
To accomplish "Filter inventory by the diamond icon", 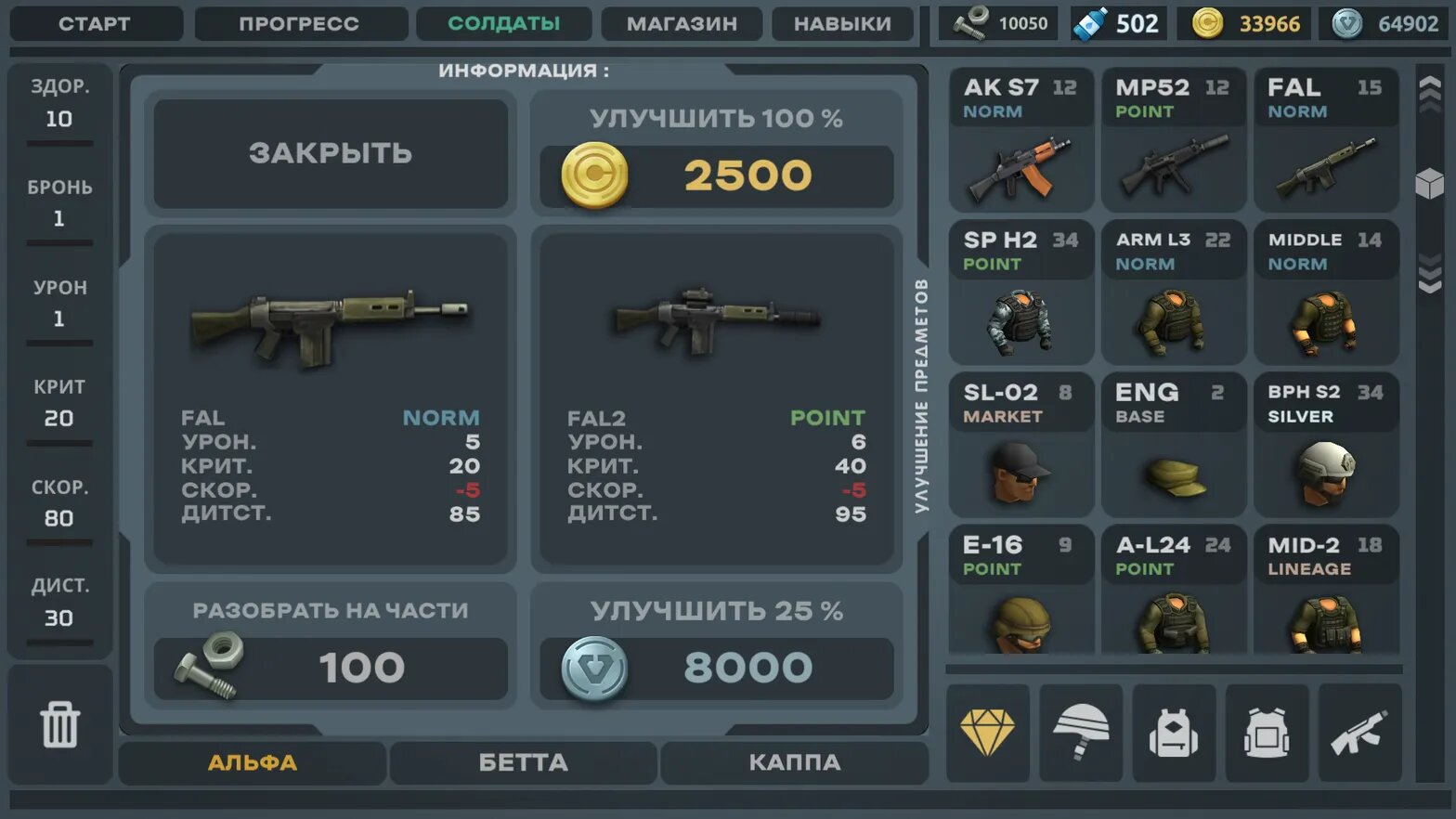I will (987, 733).
